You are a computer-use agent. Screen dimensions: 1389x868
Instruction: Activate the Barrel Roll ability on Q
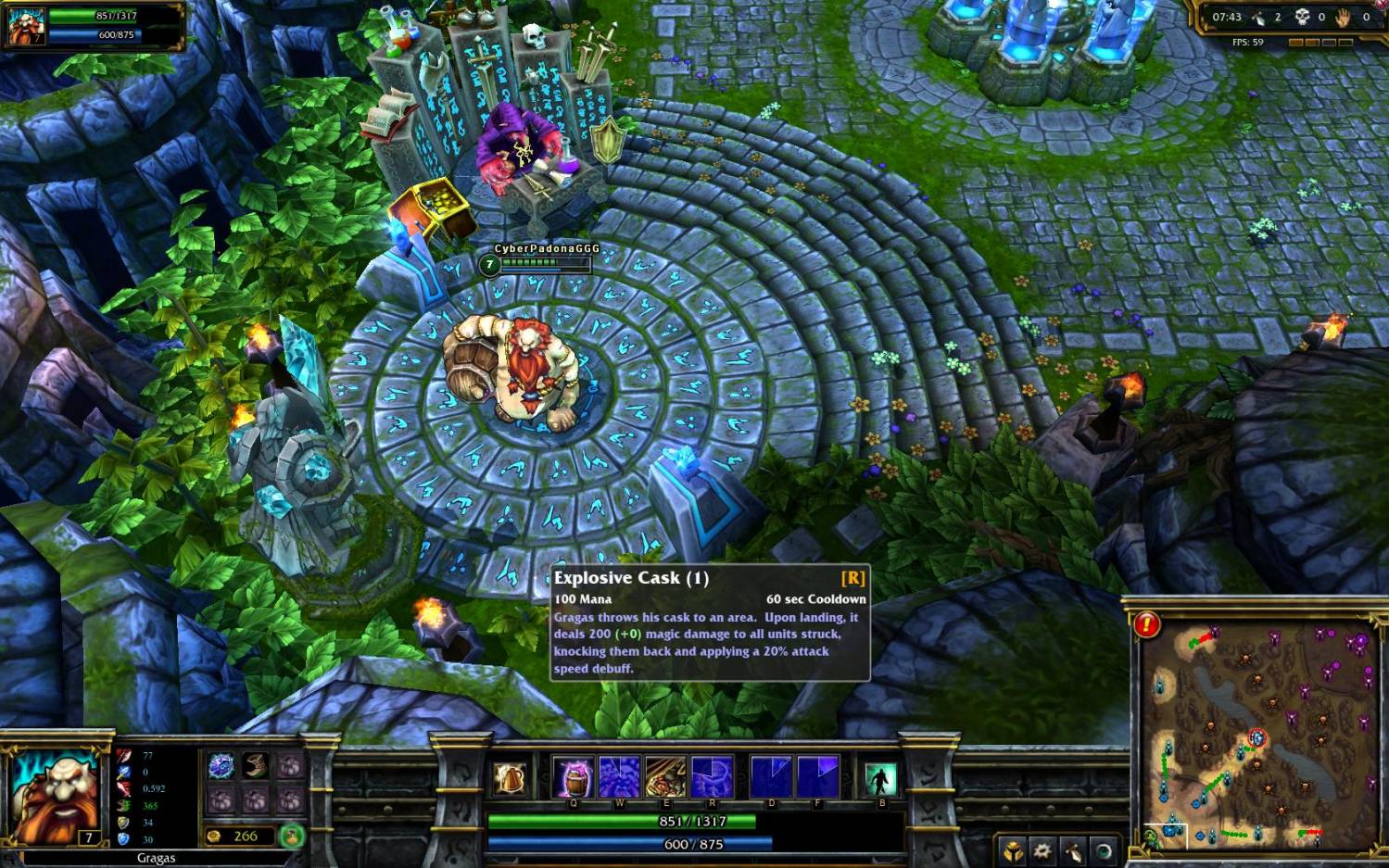[x=574, y=776]
